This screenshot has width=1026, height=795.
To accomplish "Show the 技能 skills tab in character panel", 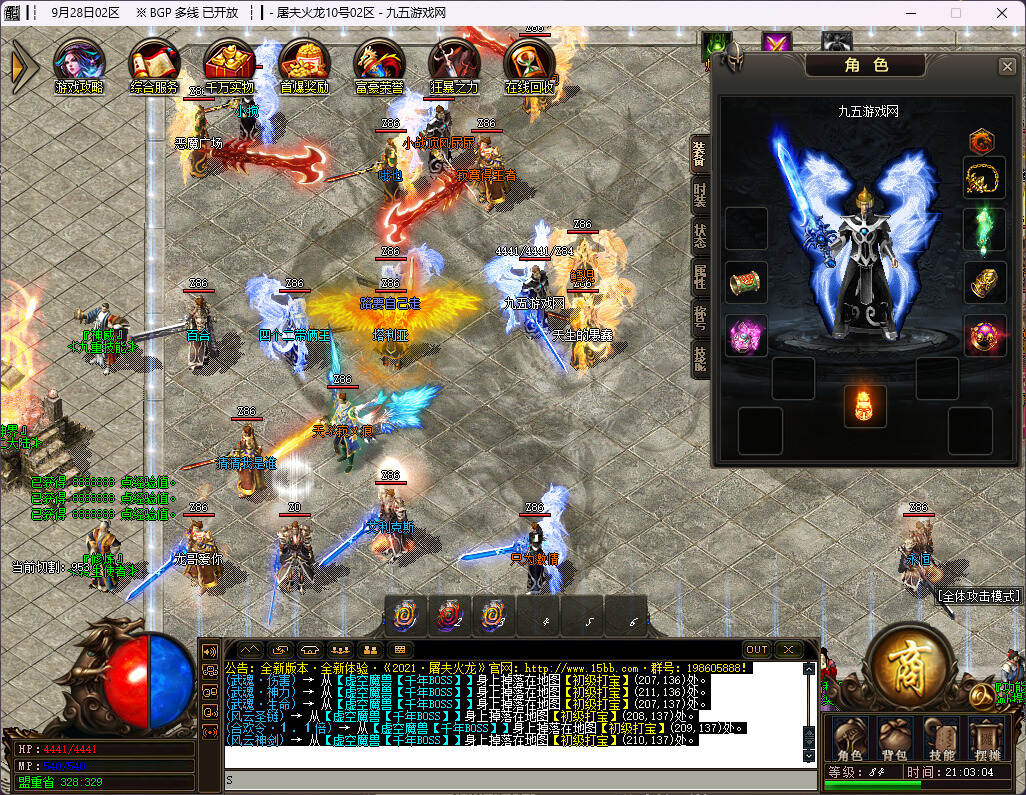I will tap(700, 356).
